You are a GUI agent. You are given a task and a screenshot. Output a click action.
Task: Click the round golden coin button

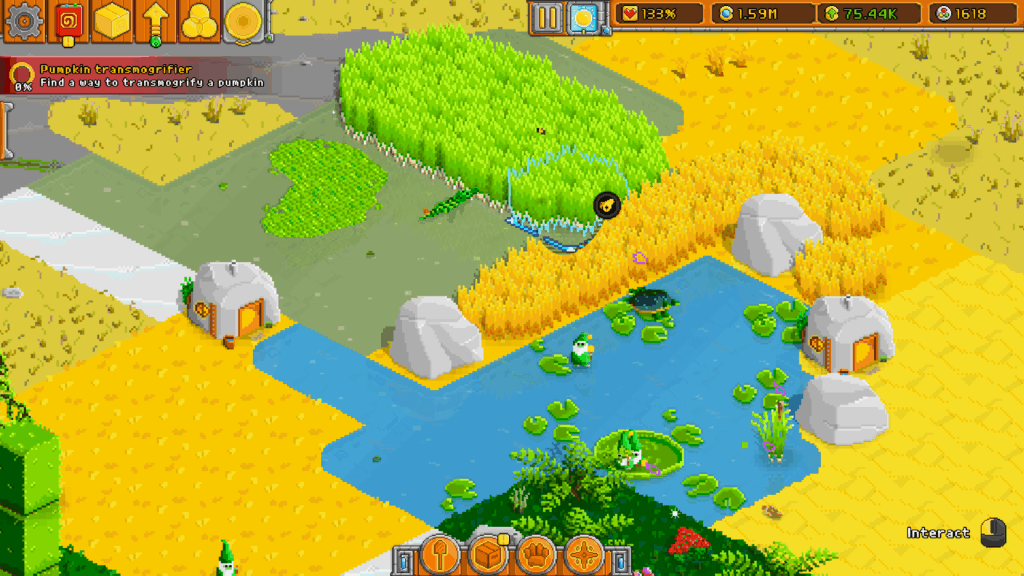242,21
